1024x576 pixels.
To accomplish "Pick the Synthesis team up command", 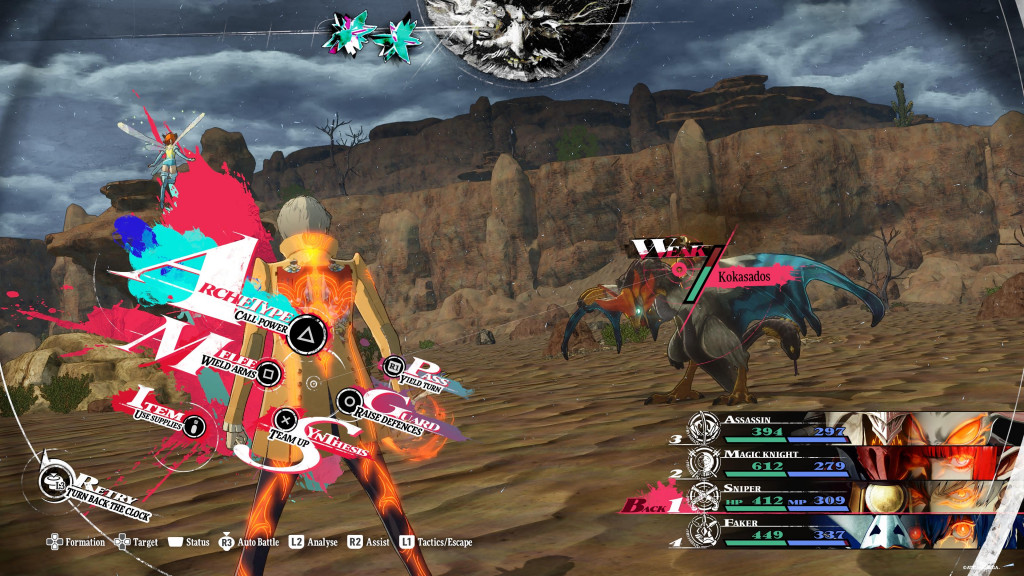I will 286,421.
